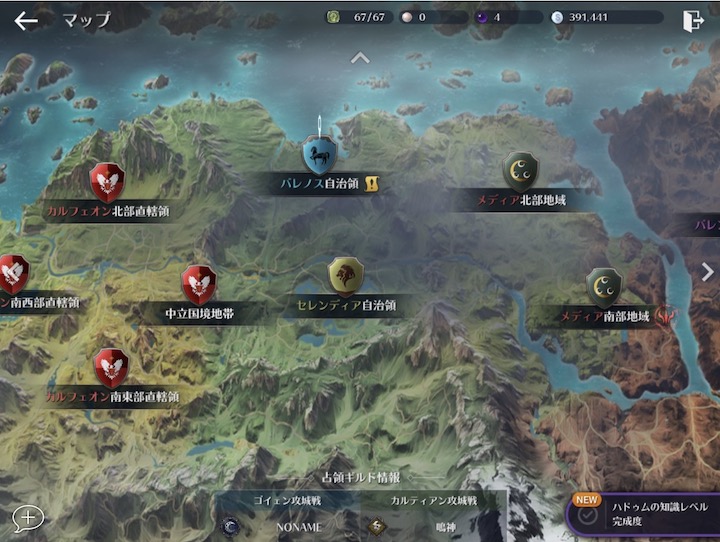The height and width of the screenshot is (542, 720).
Task: Select the カルフェオン南西部直轄領 marker
Action: [x=12, y=274]
